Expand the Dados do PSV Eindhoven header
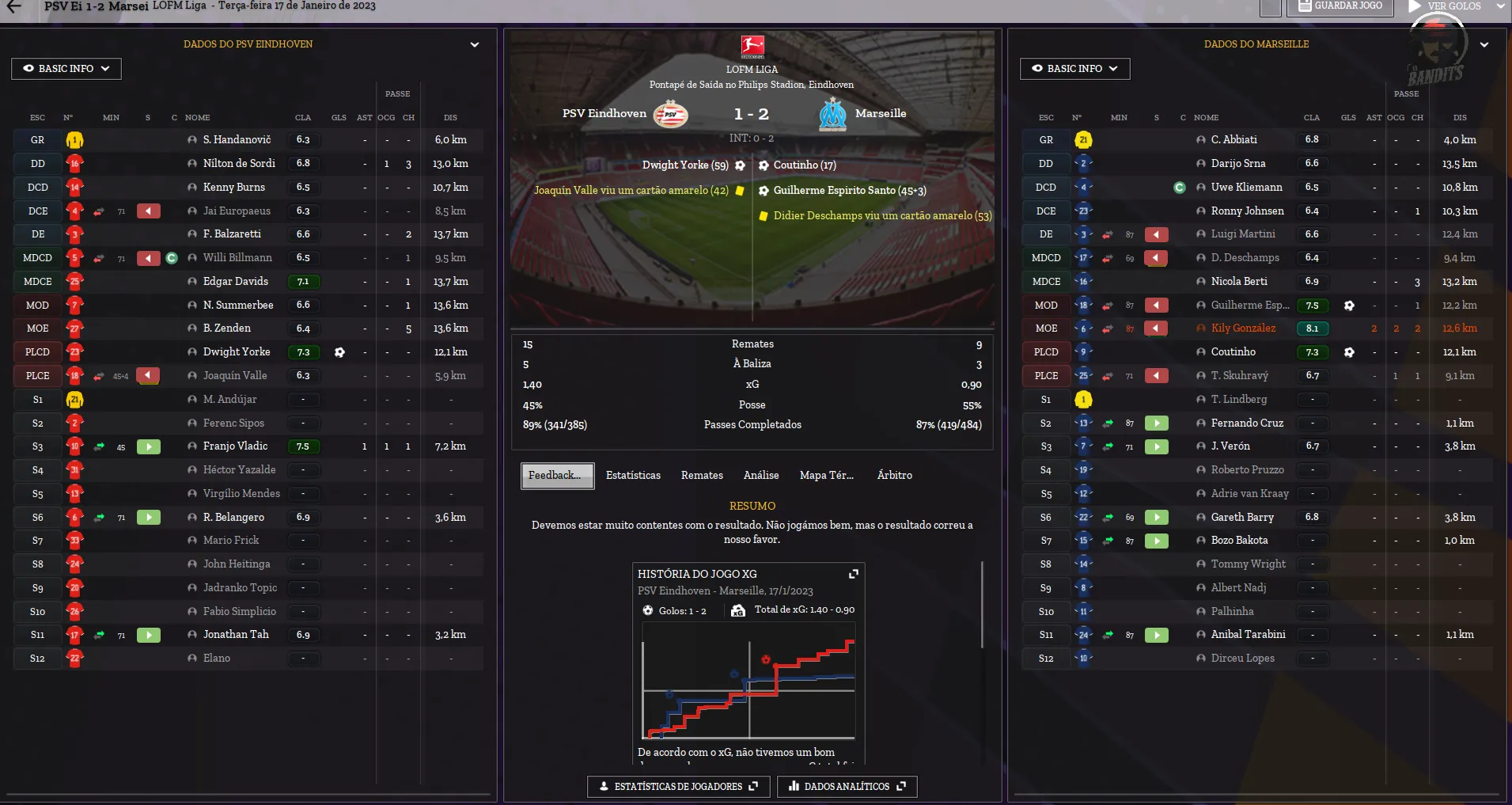 [474, 44]
